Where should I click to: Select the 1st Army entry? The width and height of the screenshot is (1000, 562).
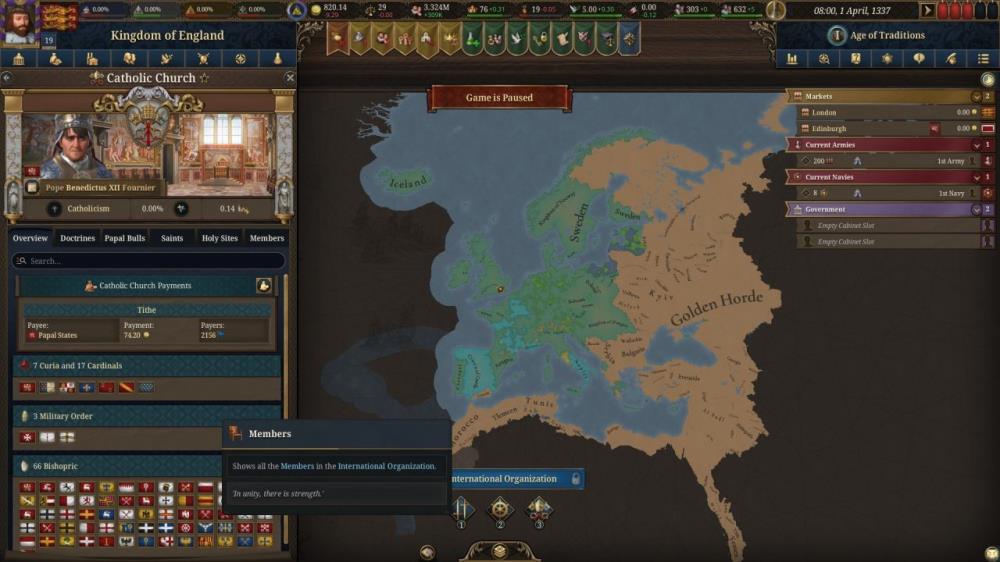(x=890, y=161)
